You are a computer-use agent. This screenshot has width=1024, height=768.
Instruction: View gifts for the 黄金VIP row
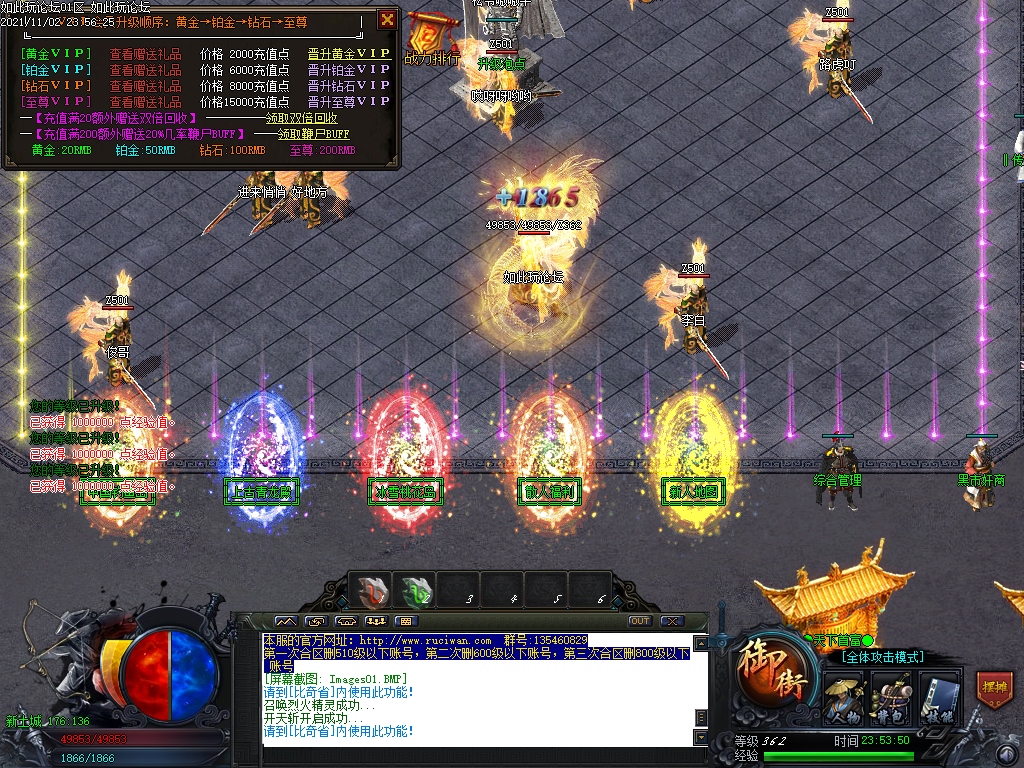tap(146, 54)
